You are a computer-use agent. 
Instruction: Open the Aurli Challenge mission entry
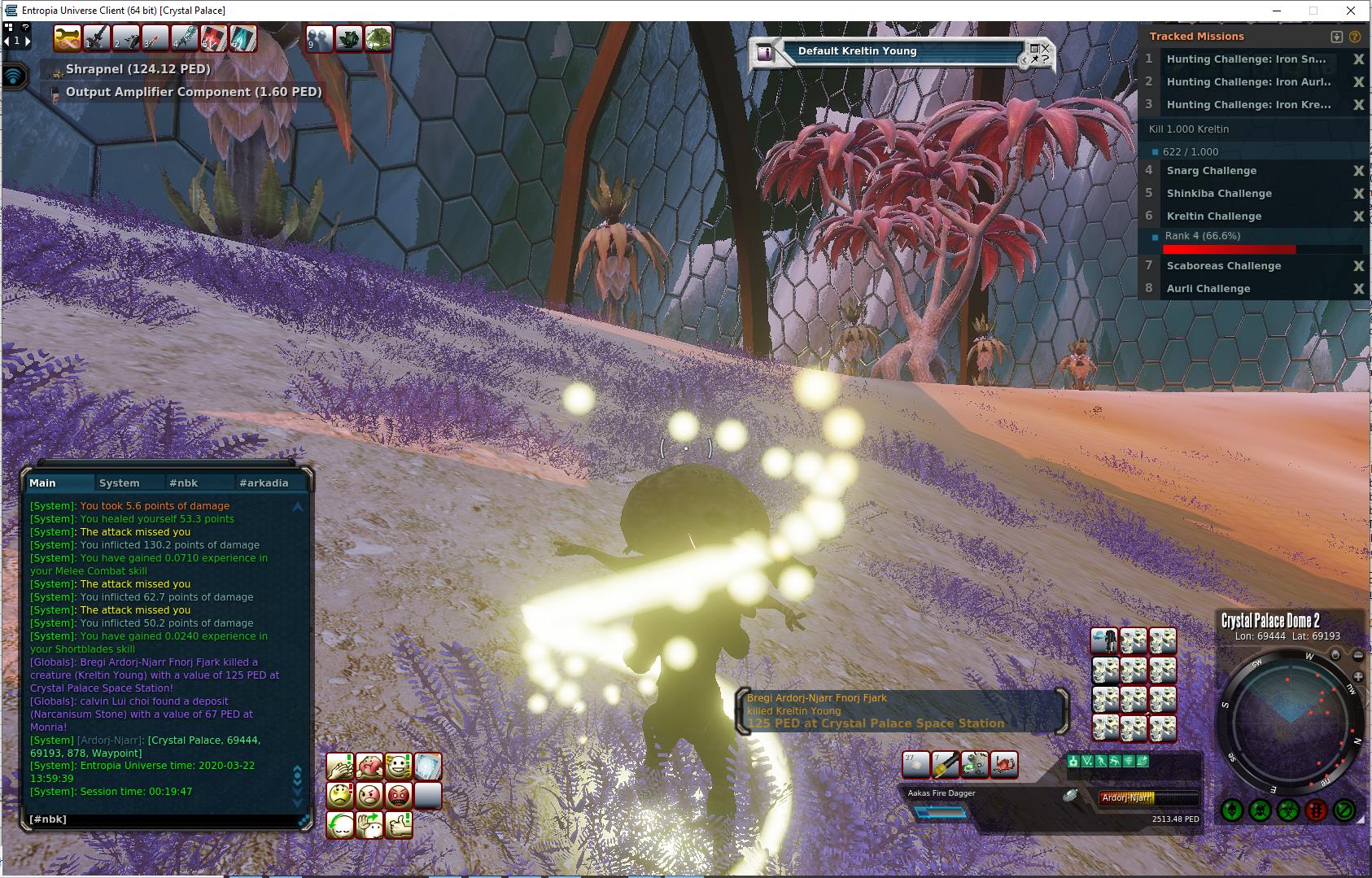click(x=1208, y=289)
